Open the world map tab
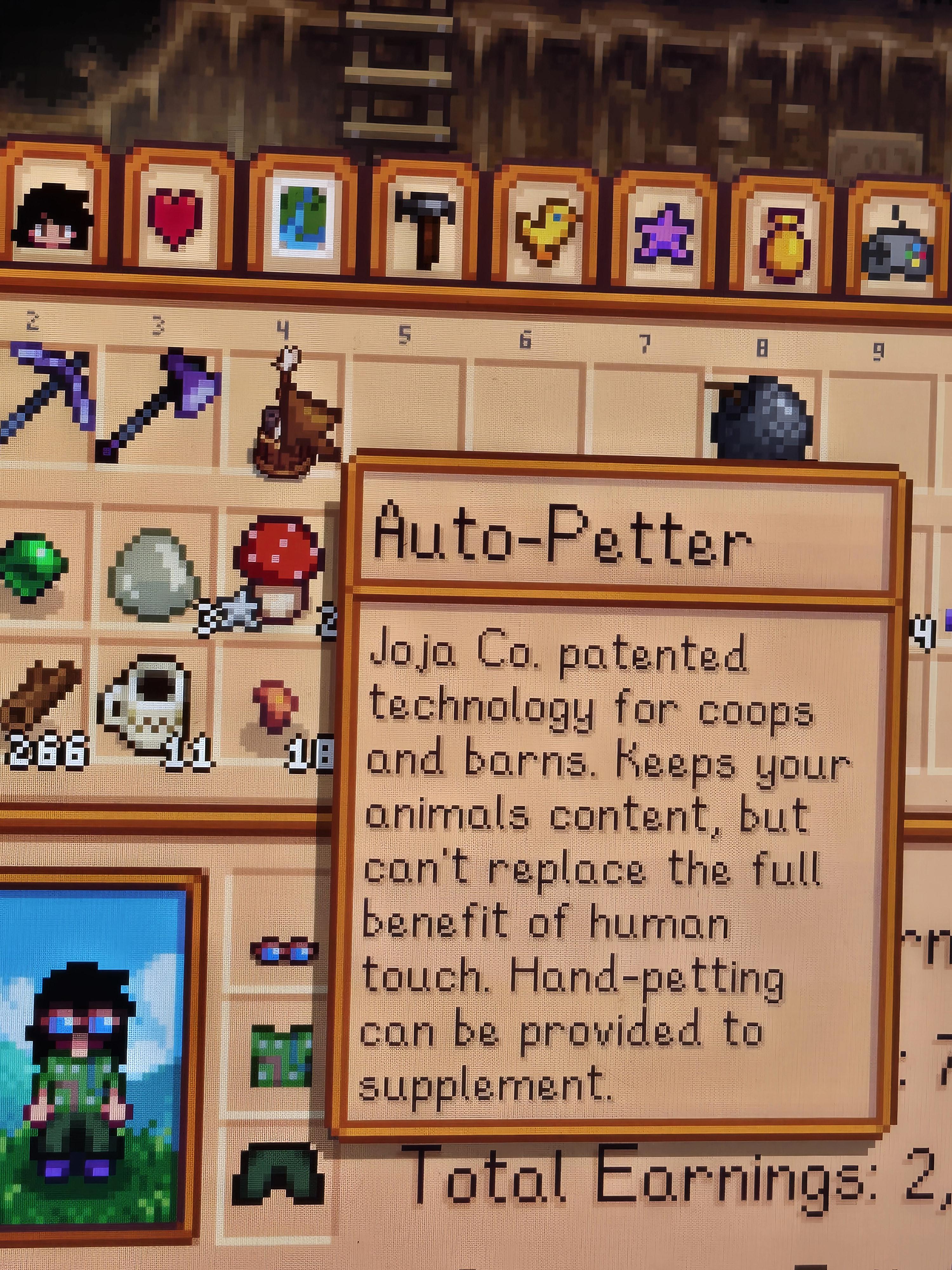The width and height of the screenshot is (952, 1270). click(302, 221)
